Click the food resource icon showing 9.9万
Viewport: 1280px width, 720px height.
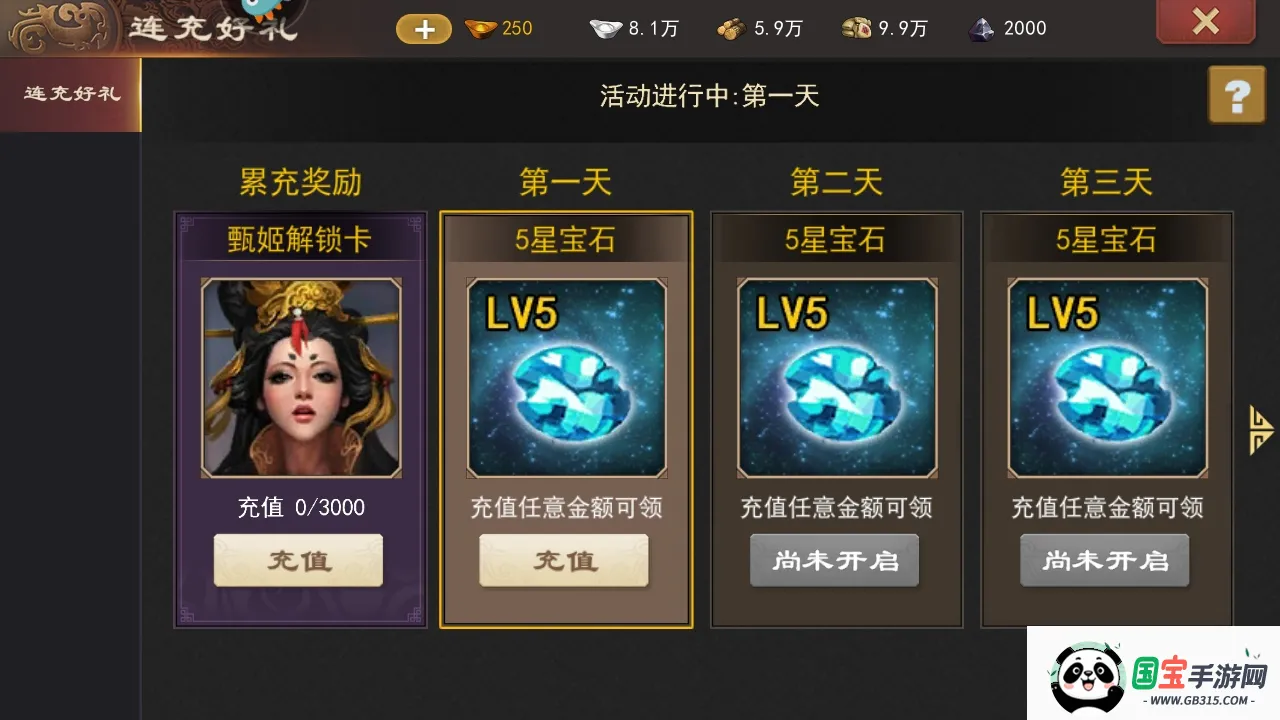855,28
